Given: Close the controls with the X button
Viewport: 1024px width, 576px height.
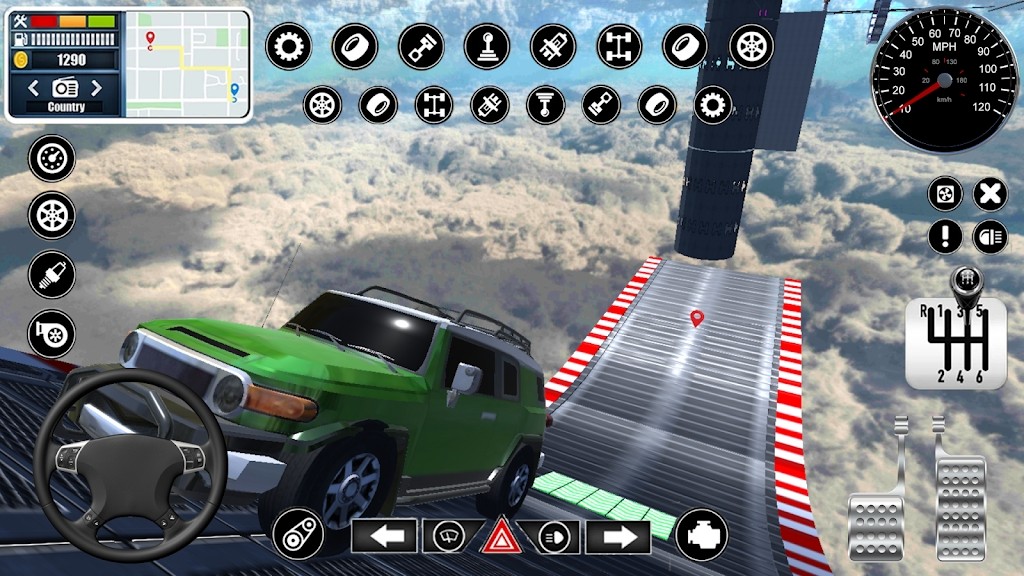Looking at the screenshot, I should point(989,194).
